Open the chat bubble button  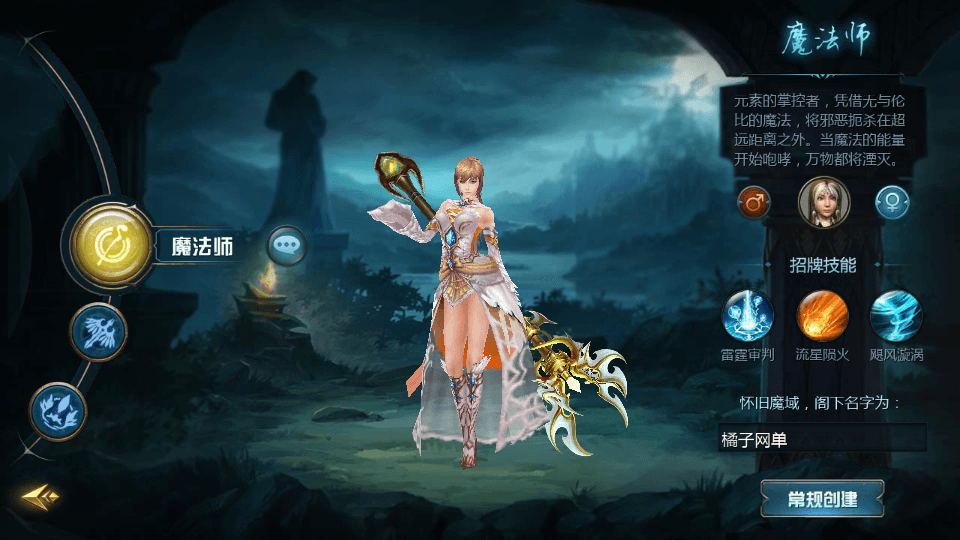[287, 244]
